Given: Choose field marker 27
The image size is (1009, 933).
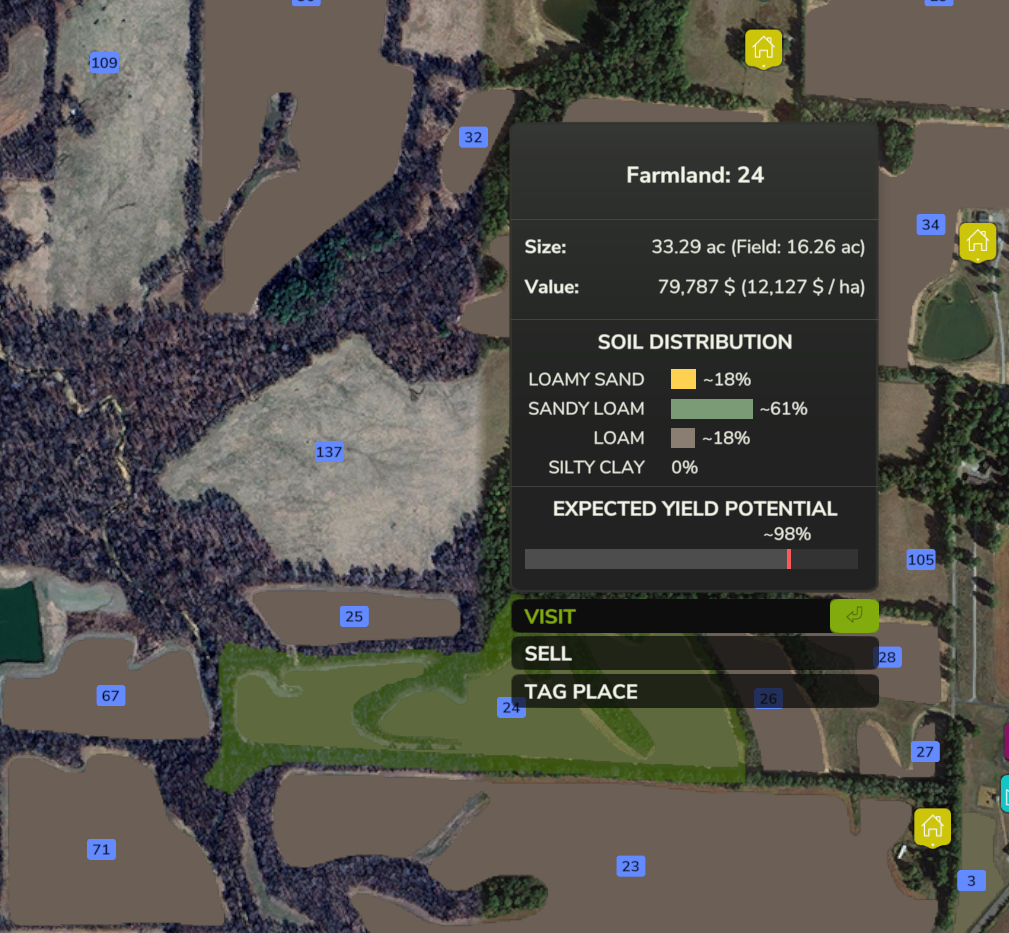Looking at the screenshot, I should 925,752.
